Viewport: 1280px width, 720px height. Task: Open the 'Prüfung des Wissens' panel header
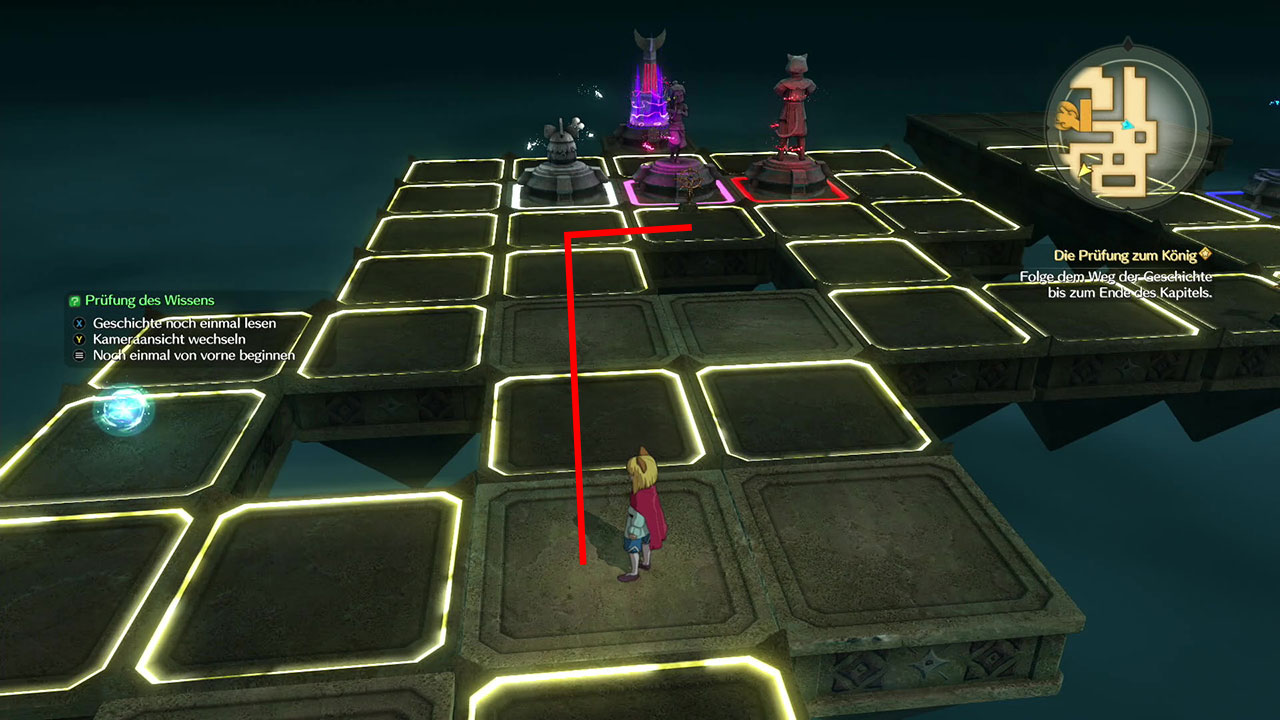tap(149, 300)
